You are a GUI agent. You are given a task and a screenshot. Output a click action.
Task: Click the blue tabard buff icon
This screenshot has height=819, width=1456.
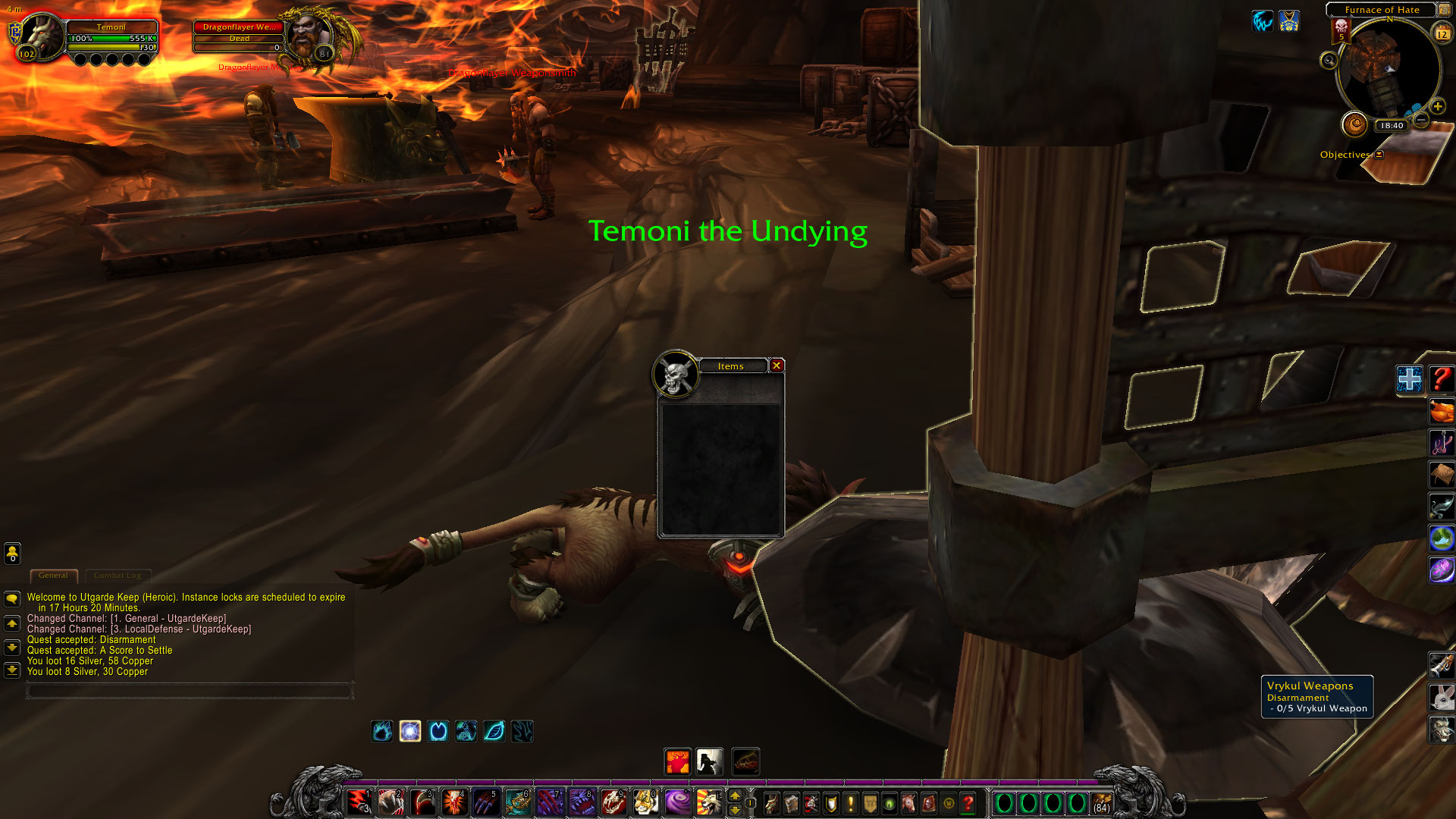(x=1289, y=21)
